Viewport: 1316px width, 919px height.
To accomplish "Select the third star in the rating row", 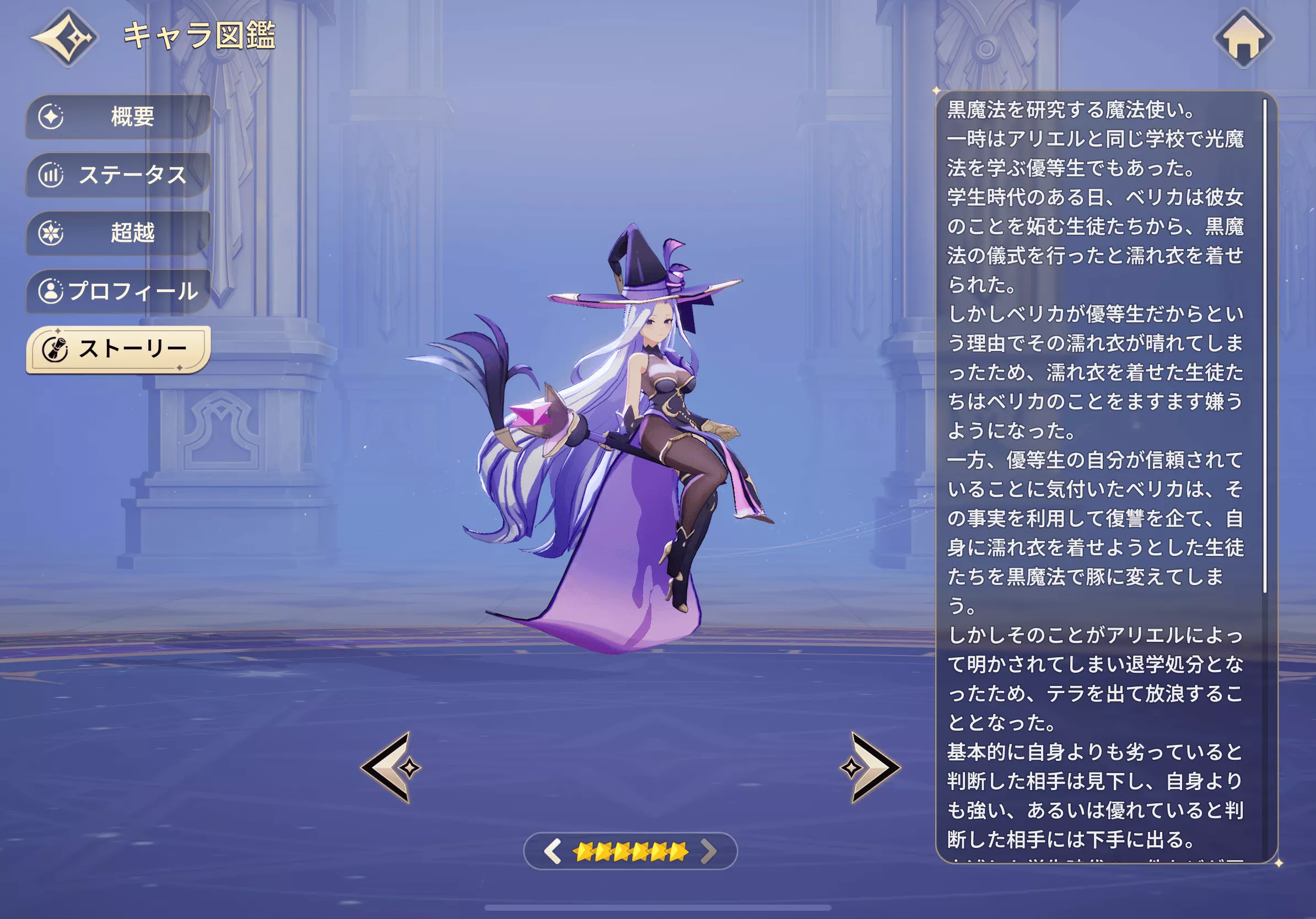I will point(621,851).
